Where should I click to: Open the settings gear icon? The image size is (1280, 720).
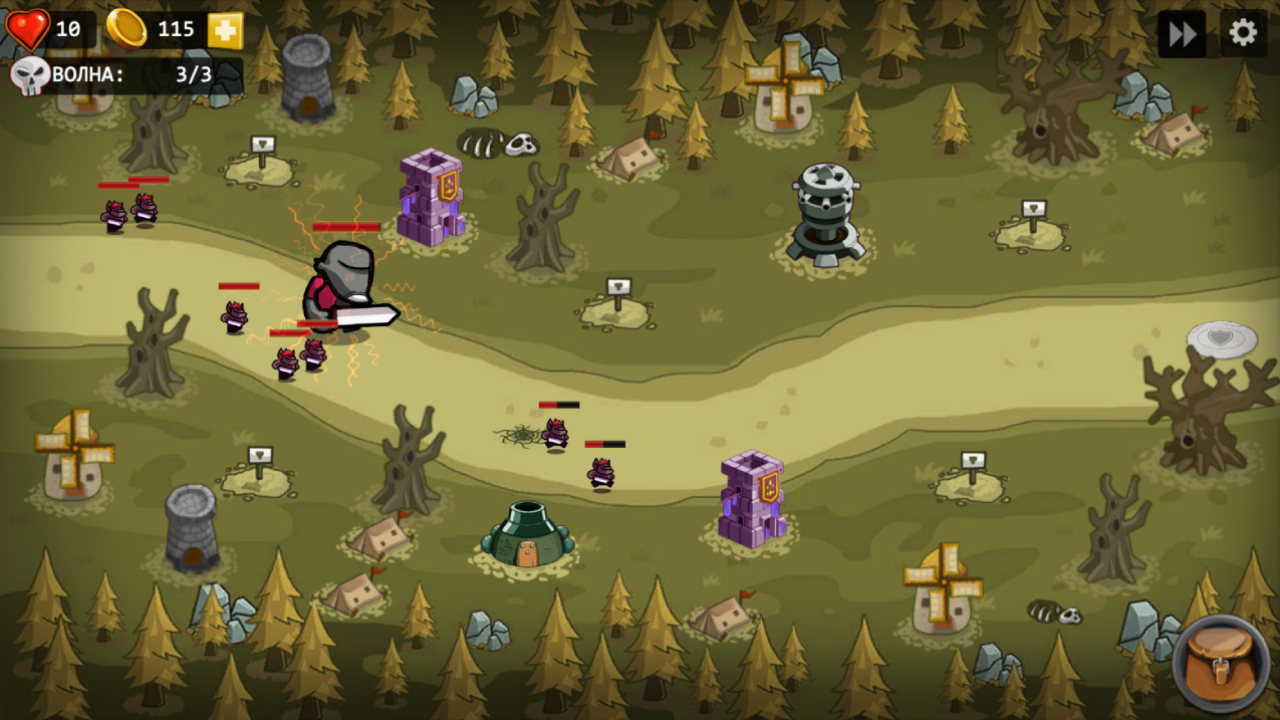pos(1242,33)
